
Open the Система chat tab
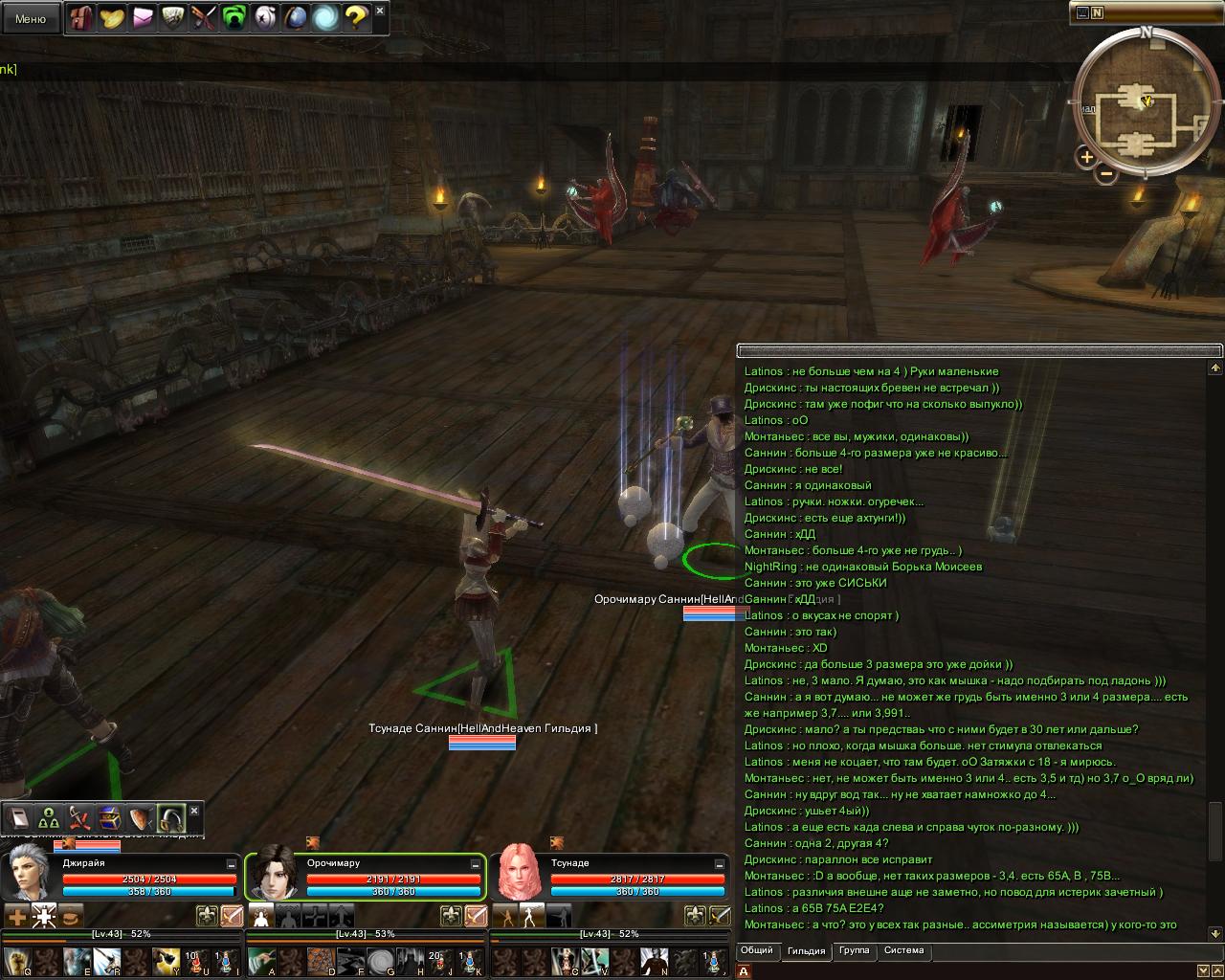point(903,950)
